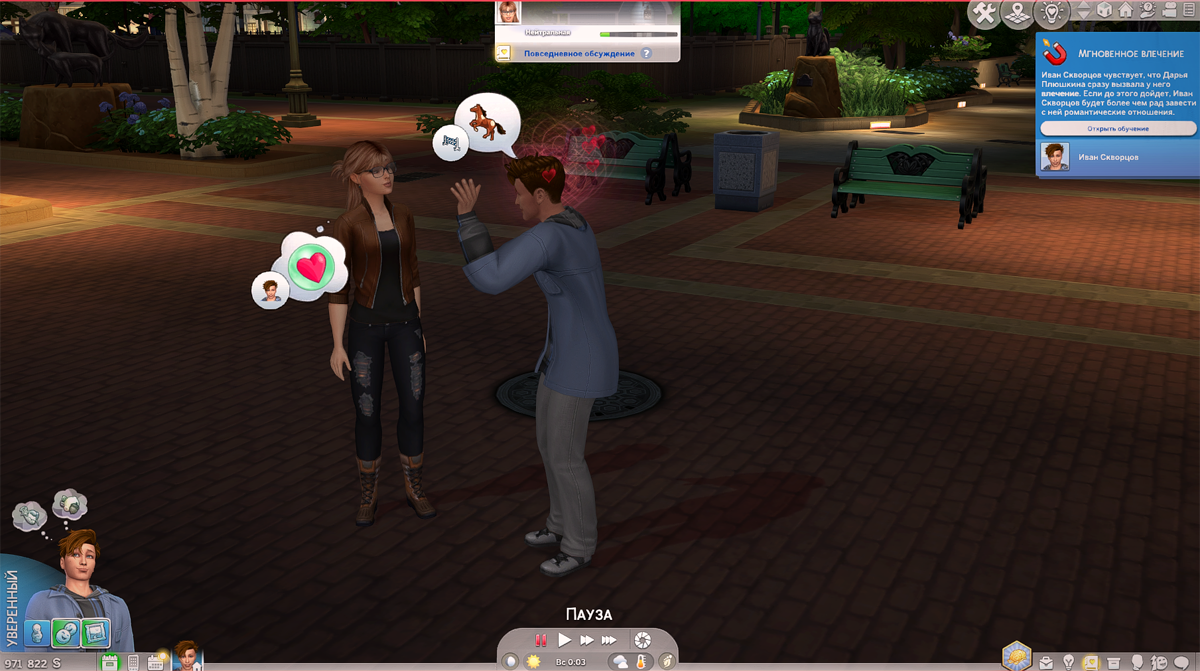Image resolution: width=1200 pixels, height=671 pixels.
Task: Click the "Открыть обучение" button
Action: (x=1118, y=129)
